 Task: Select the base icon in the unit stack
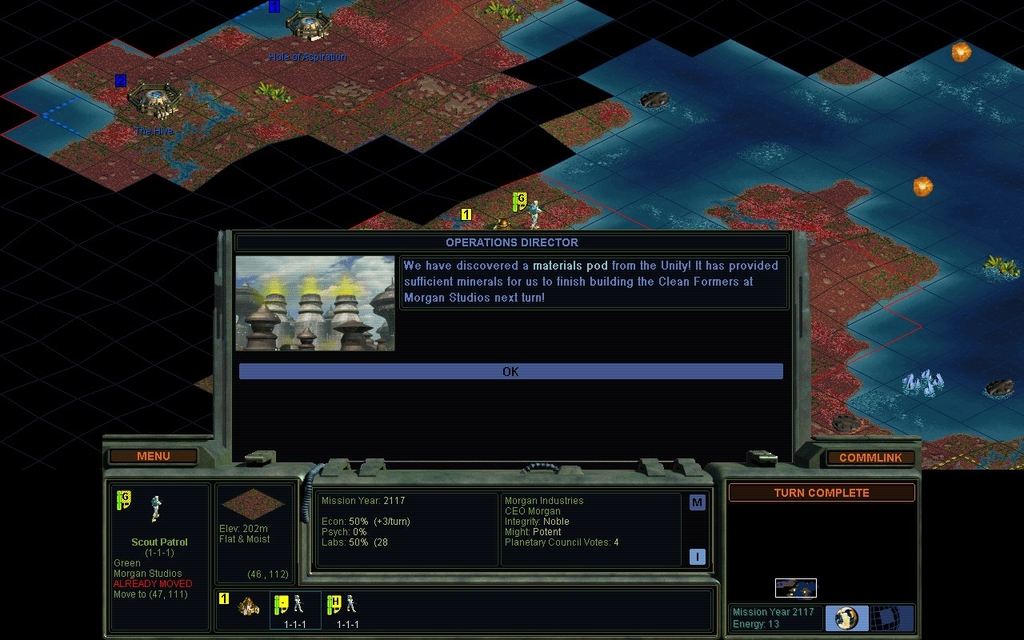tap(248, 606)
